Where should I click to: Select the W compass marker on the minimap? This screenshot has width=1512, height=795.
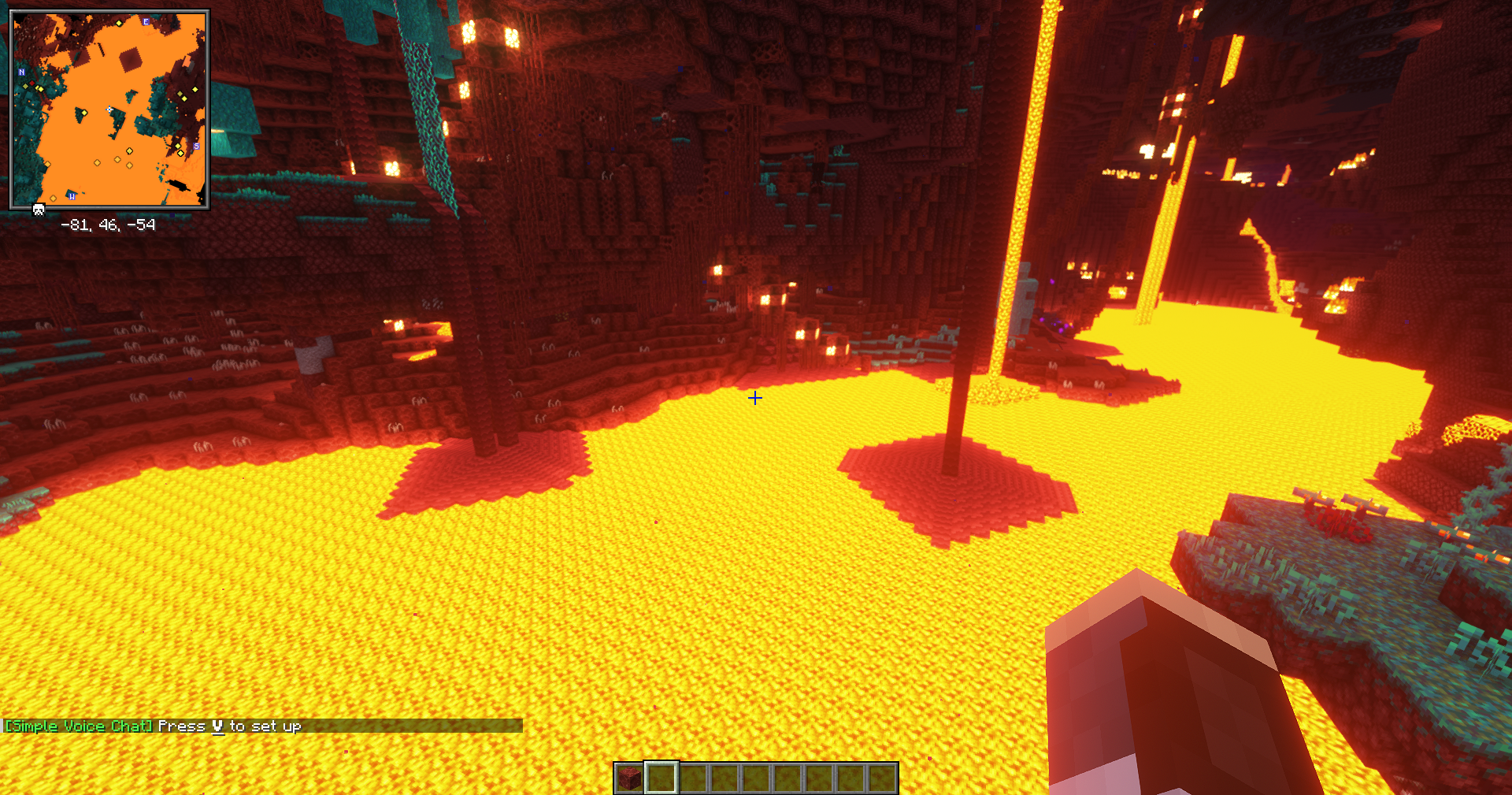[72, 195]
